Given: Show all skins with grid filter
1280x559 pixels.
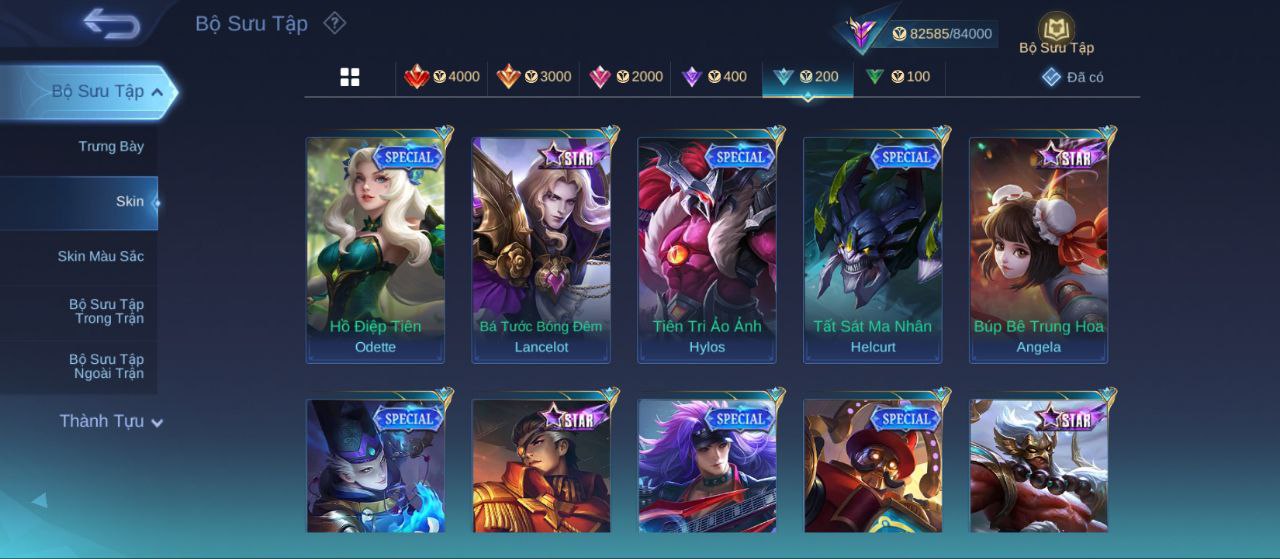Looking at the screenshot, I should [x=350, y=77].
